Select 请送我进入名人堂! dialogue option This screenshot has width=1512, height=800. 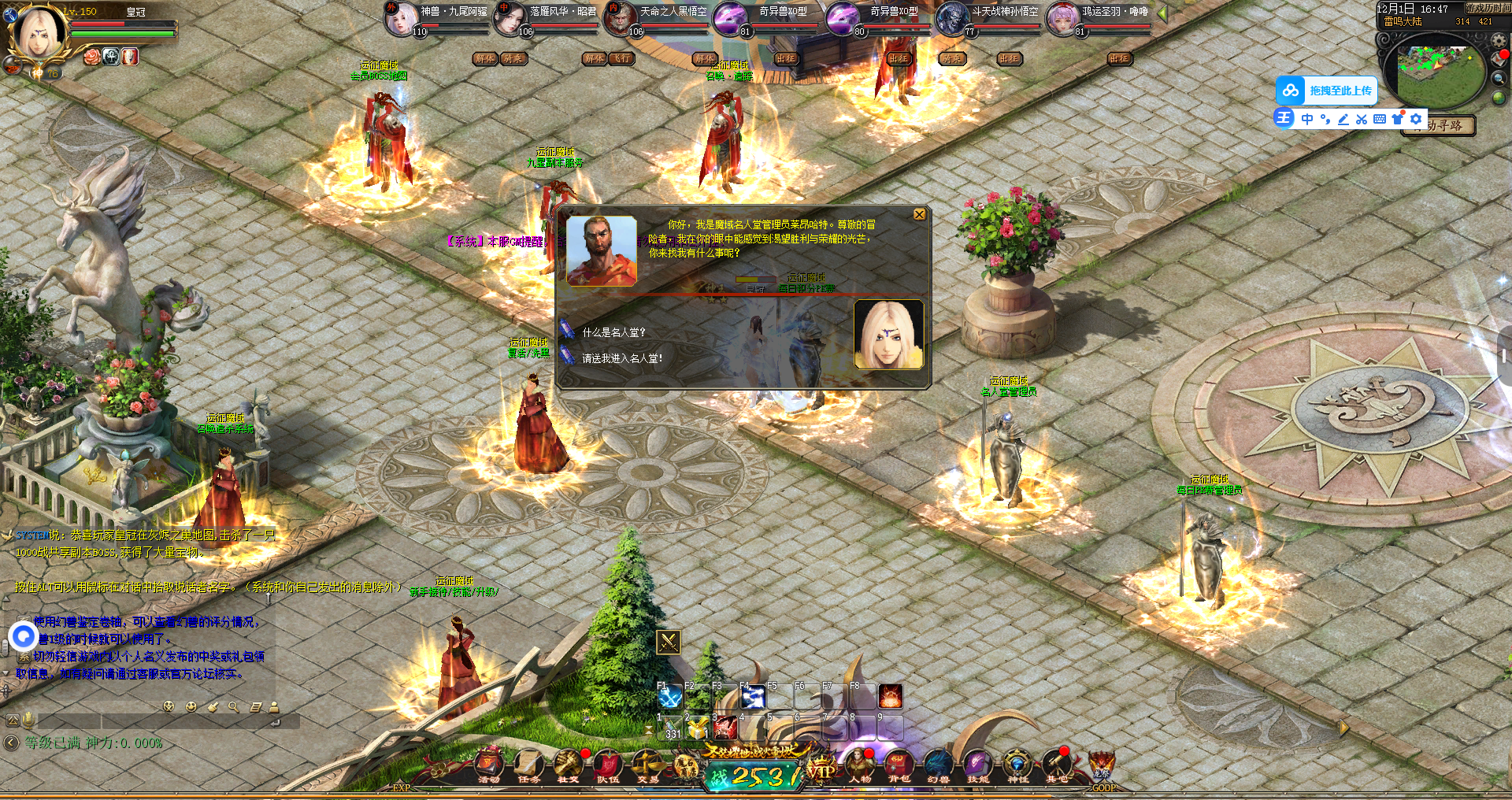pos(621,358)
